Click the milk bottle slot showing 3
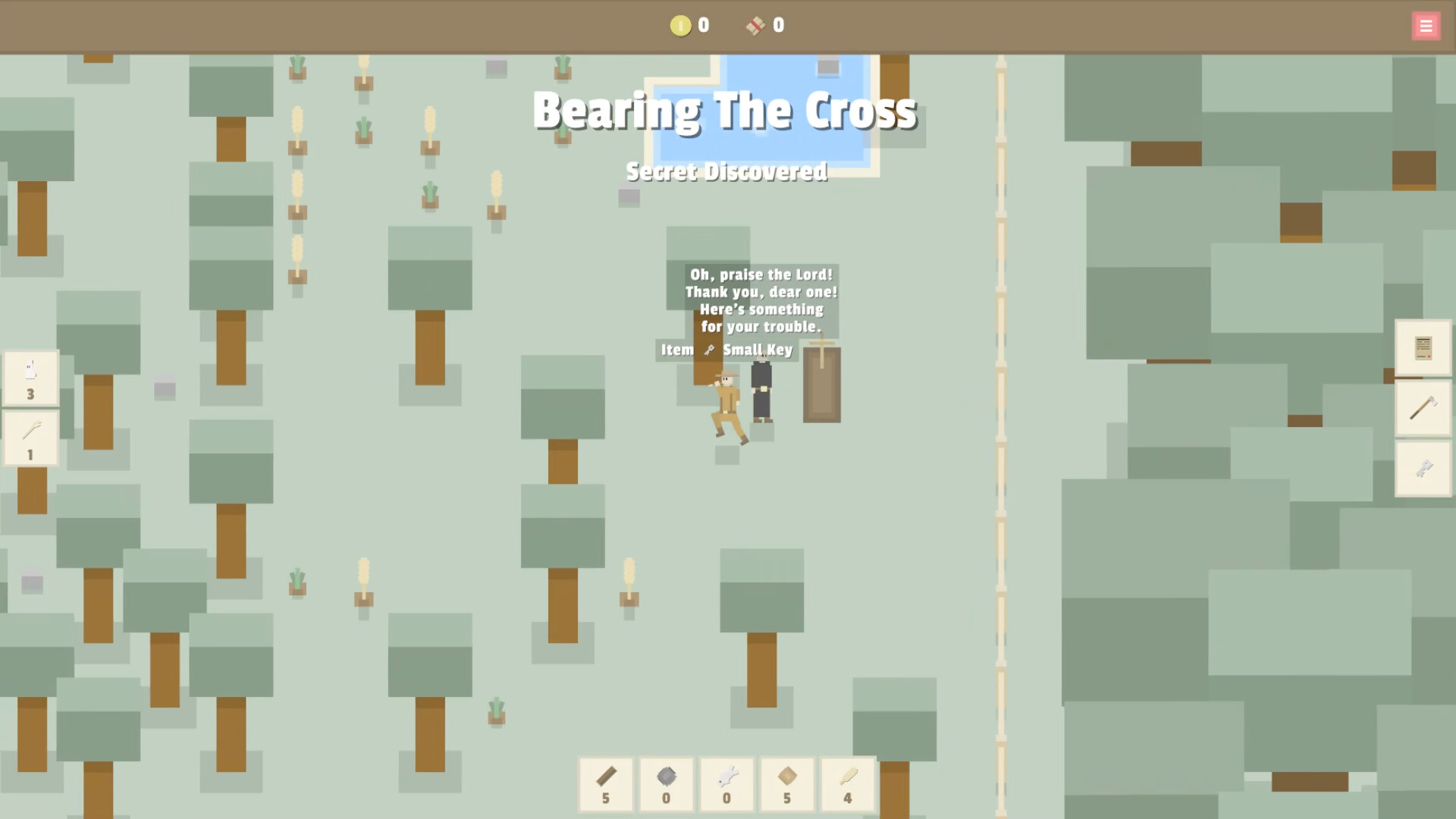This screenshot has width=1456, height=819. click(x=30, y=379)
